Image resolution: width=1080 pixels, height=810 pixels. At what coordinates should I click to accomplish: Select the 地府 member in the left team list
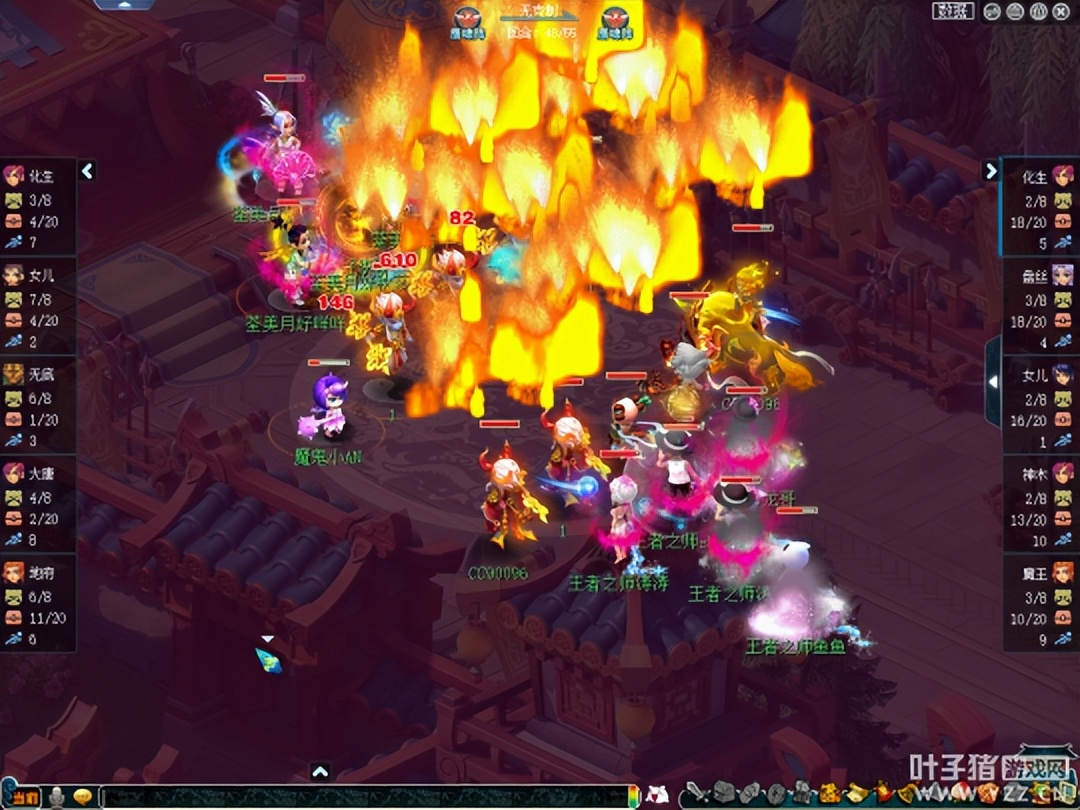pos(38,602)
